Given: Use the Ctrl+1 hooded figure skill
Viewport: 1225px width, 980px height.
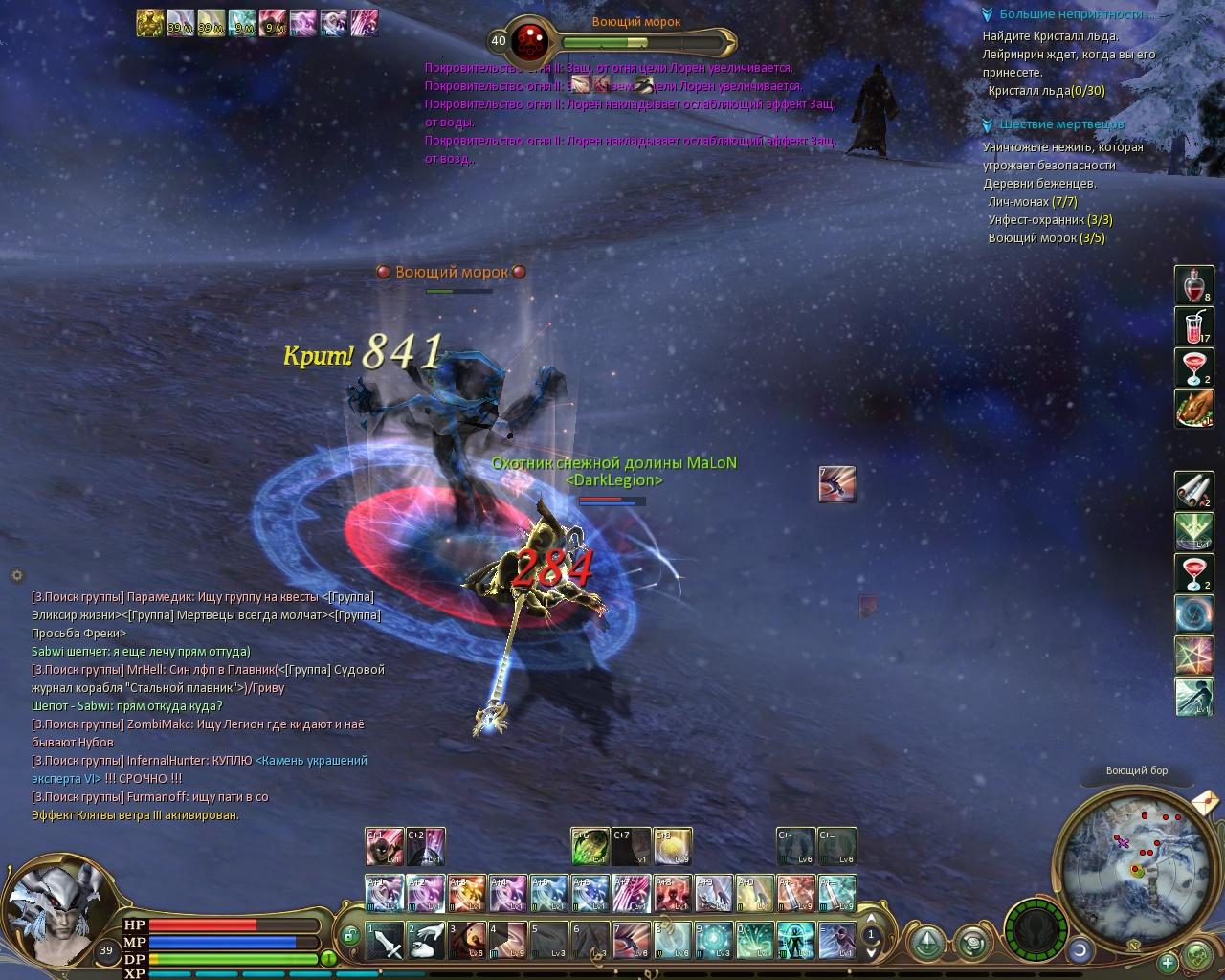Looking at the screenshot, I should [384, 847].
